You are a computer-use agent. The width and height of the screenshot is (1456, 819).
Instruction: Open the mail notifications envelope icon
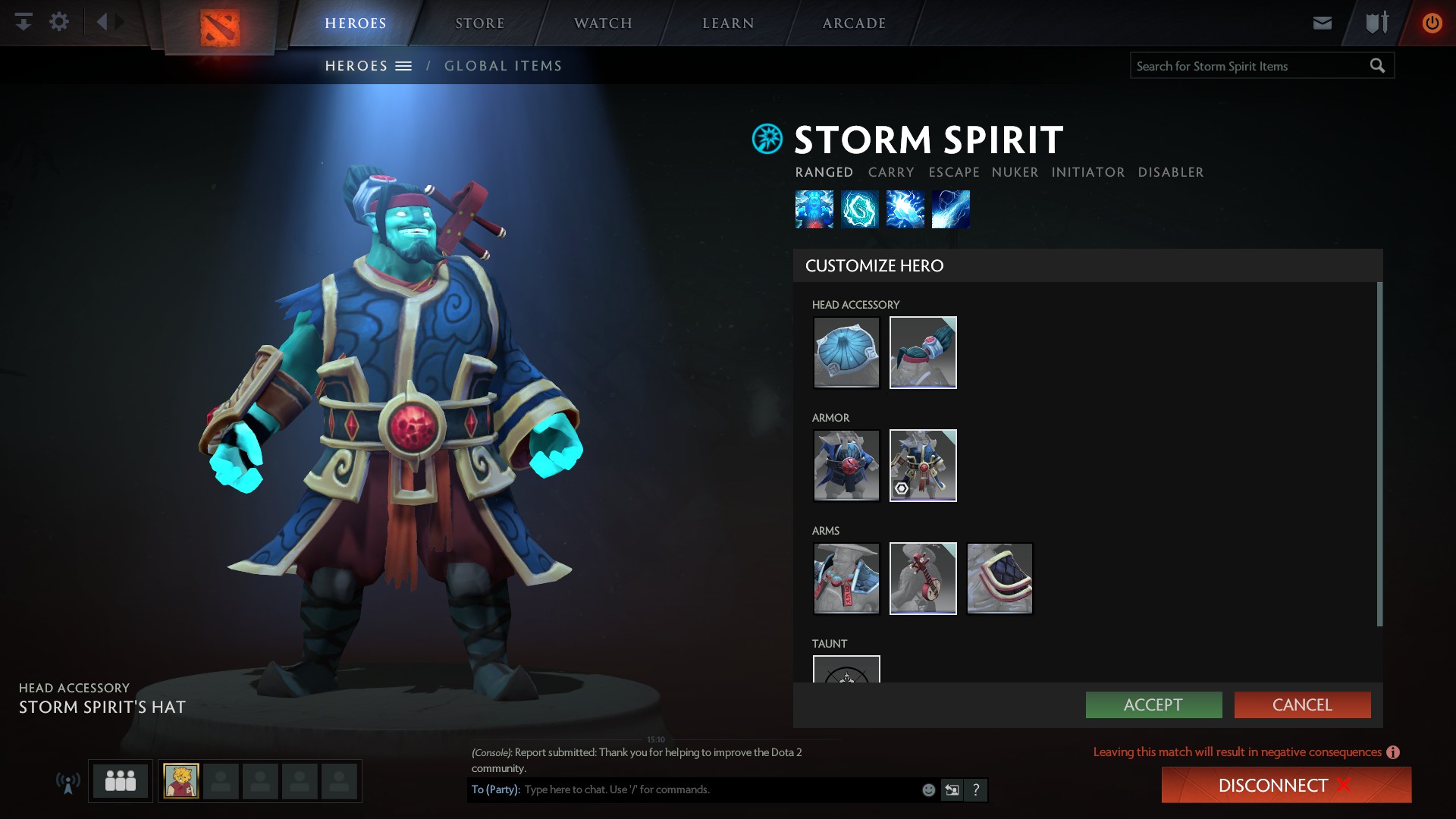pos(1322,22)
